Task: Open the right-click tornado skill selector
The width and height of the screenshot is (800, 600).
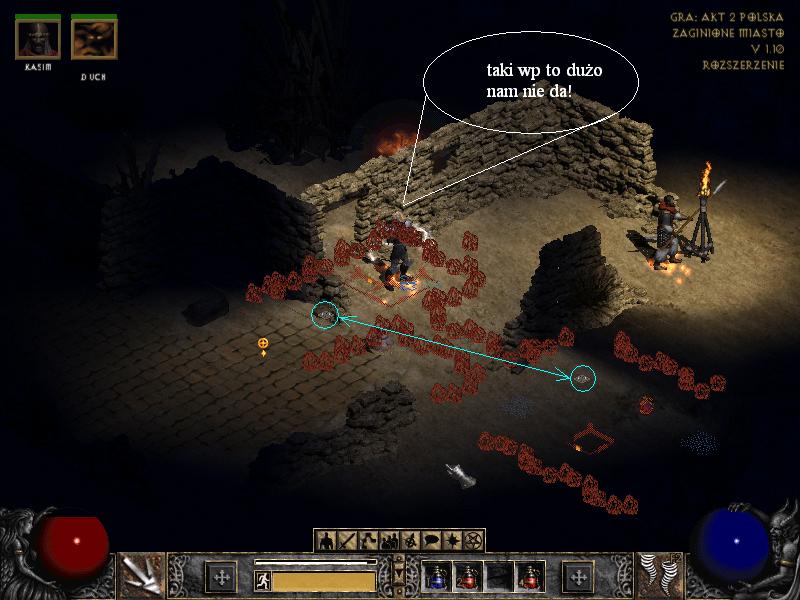Action: click(x=659, y=576)
